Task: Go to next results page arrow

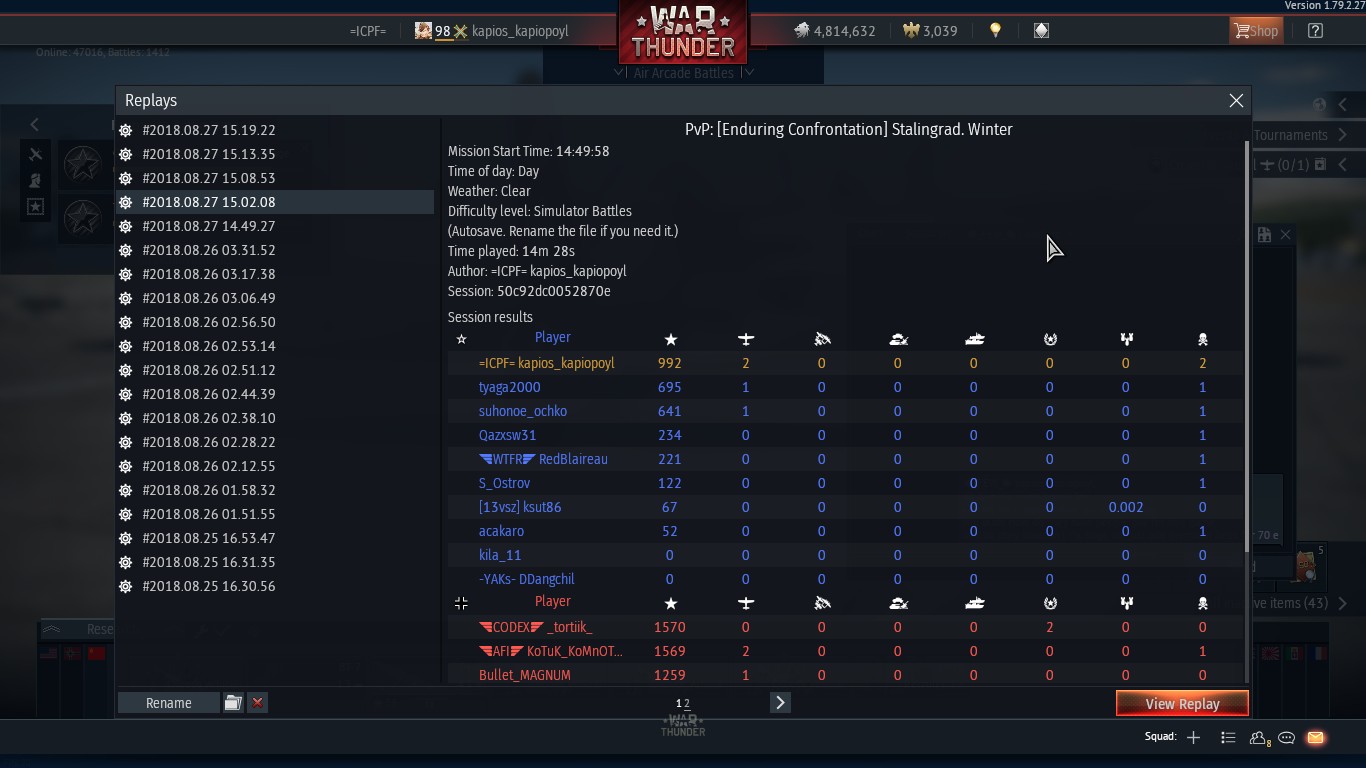Action: pos(780,703)
